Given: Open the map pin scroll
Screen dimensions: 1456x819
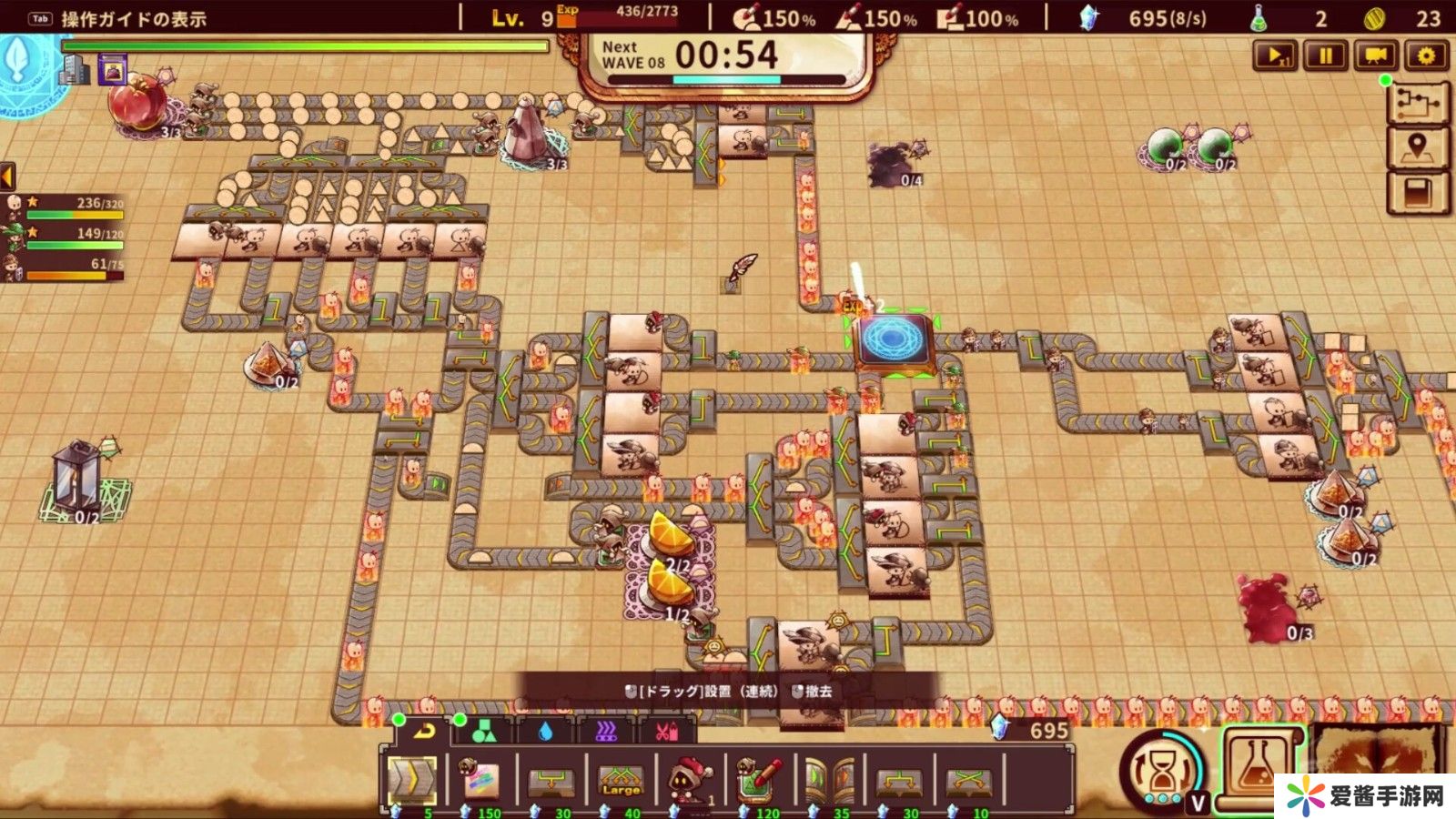Looking at the screenshot, I should tap(1418, 147).
